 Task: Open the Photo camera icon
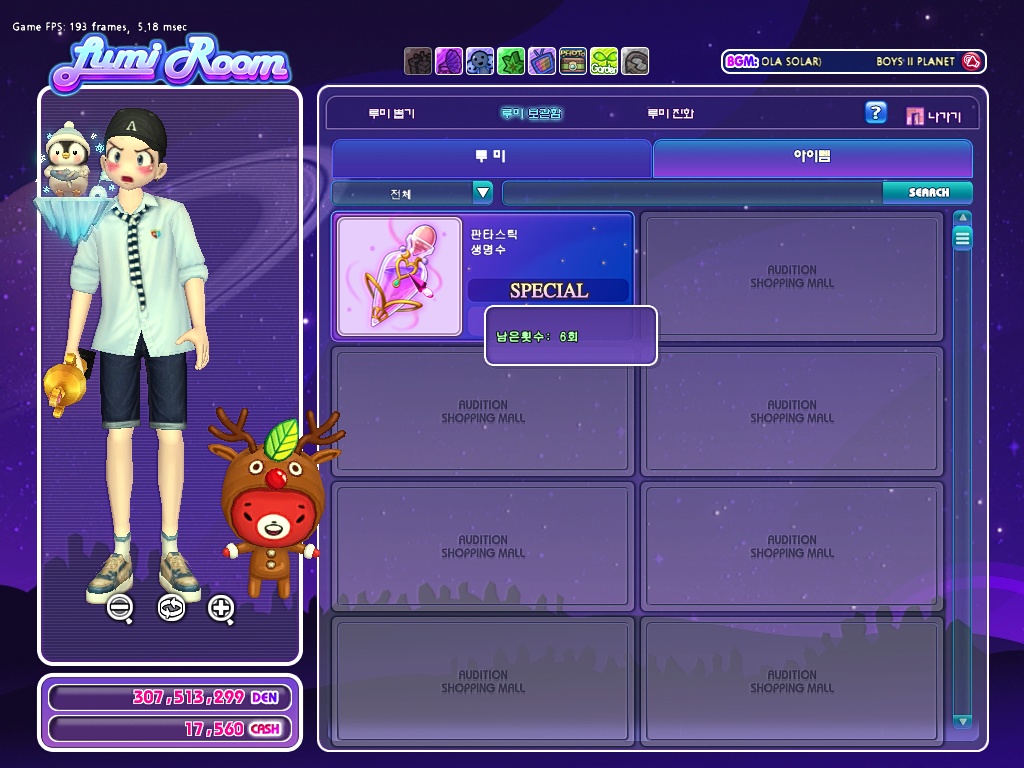(573, 61)
